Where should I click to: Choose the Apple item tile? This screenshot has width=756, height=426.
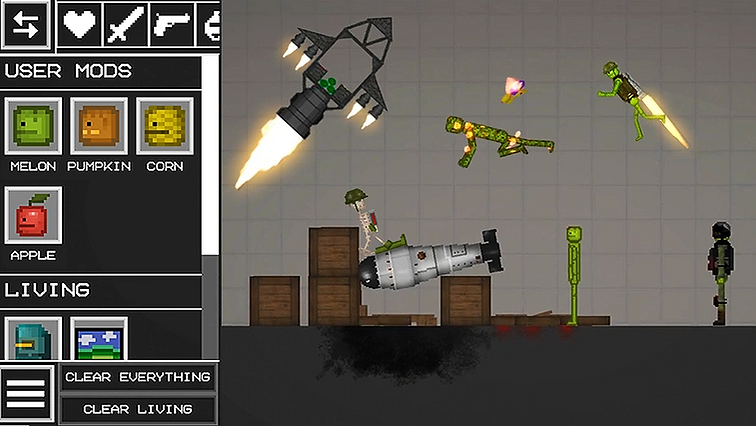pos(33,215)
